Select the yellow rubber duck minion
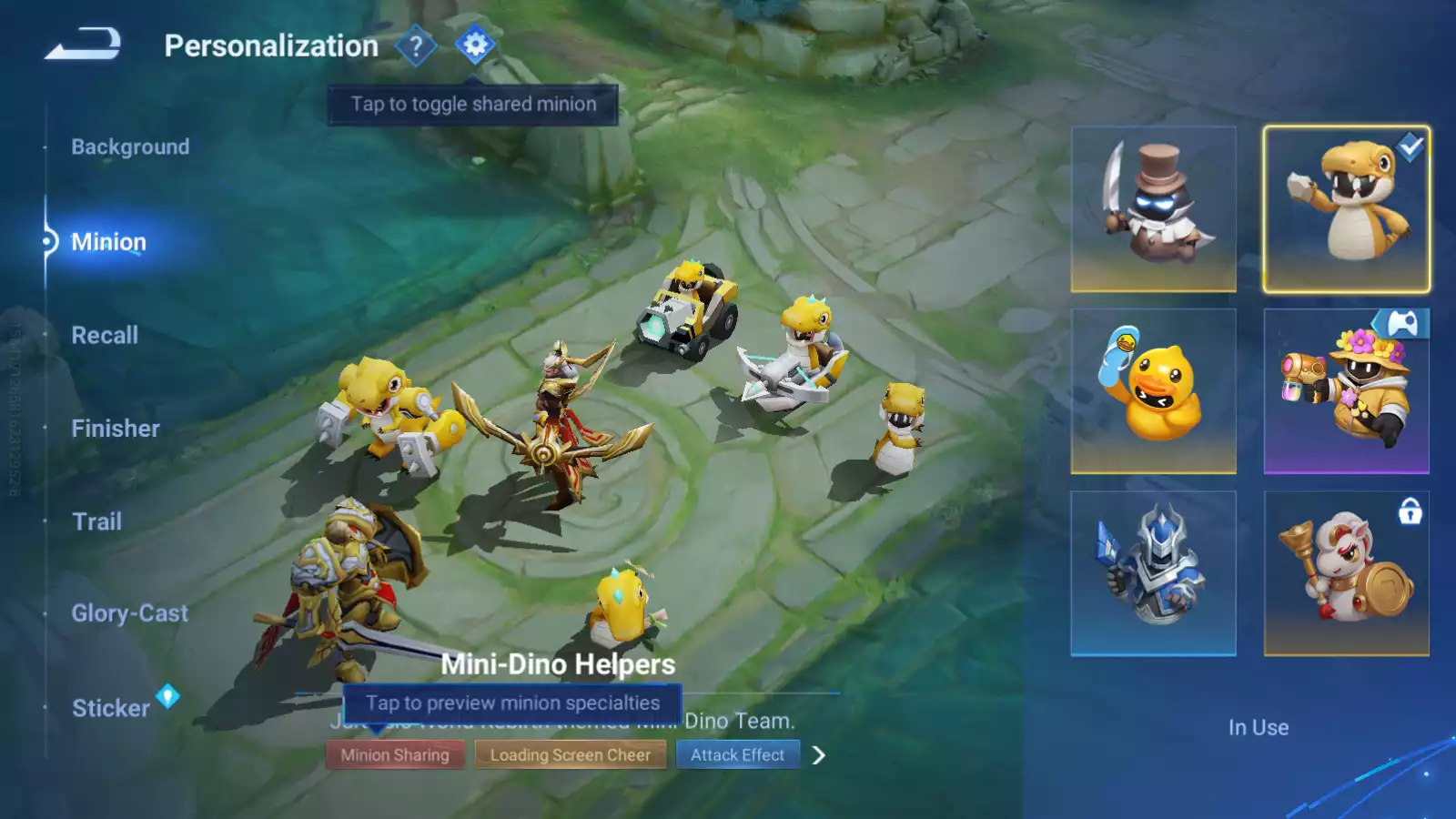 click(1153, 391)
